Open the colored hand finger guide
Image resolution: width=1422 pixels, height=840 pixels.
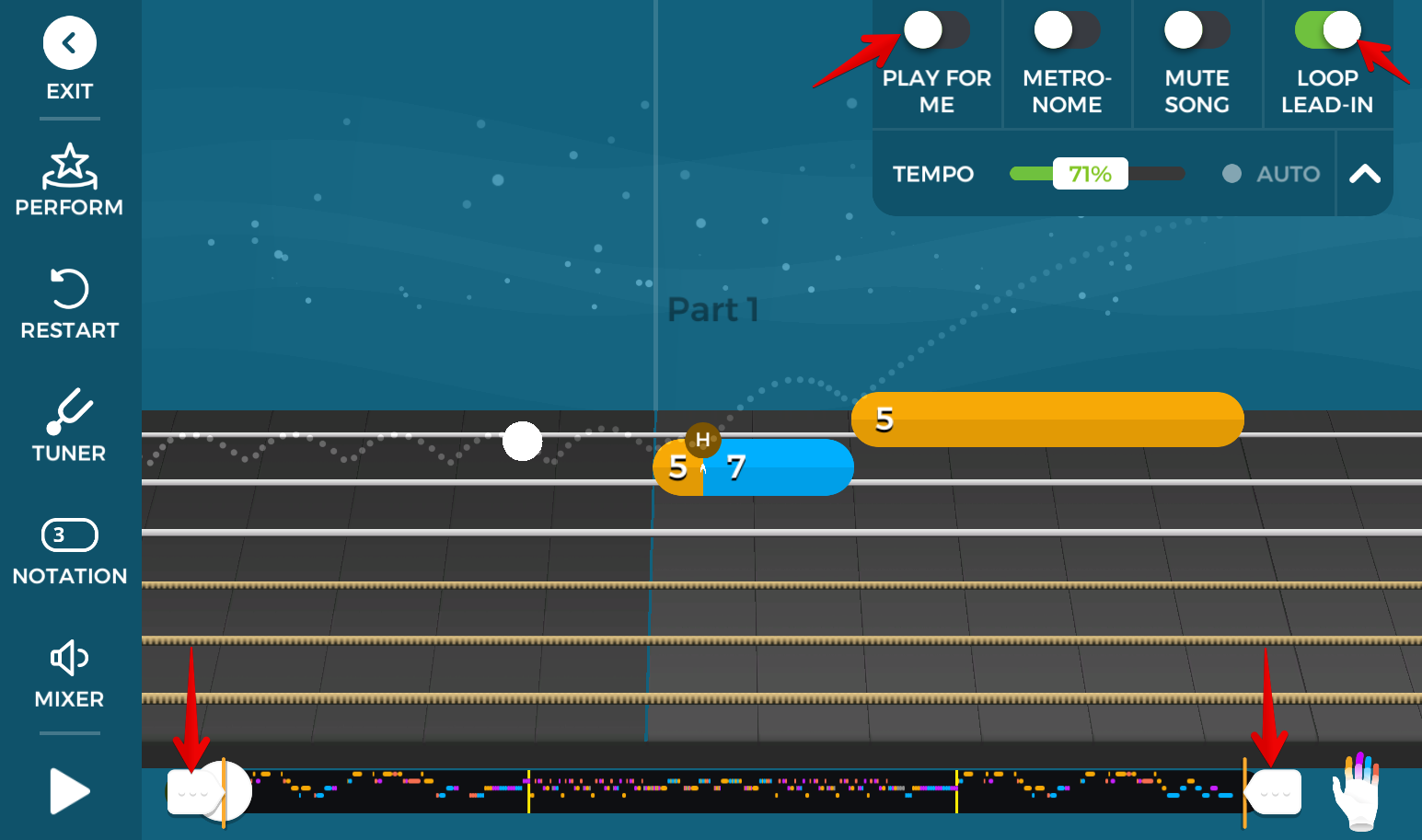[x=1358, y=791]
